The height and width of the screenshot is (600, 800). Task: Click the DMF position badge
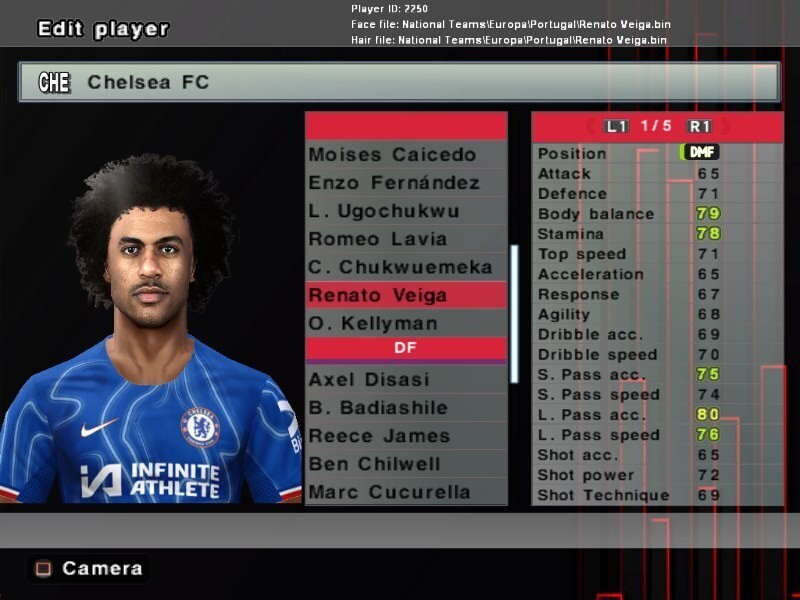pyautogui.click(x=700, y=153)
